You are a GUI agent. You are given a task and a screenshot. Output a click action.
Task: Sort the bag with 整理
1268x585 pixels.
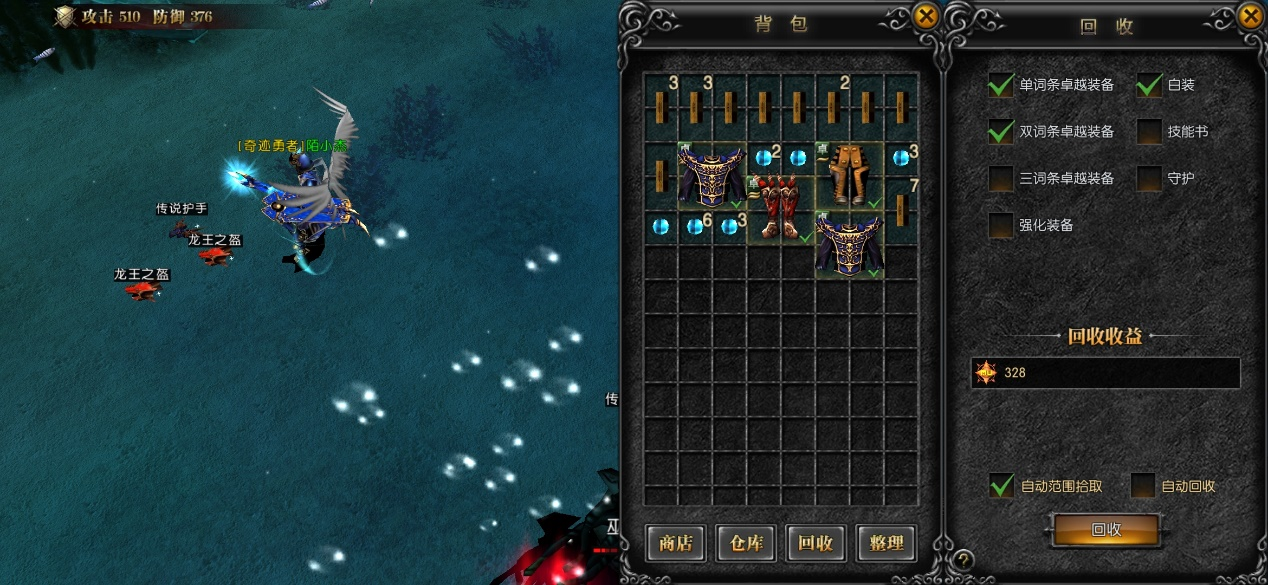pos(887,543)
